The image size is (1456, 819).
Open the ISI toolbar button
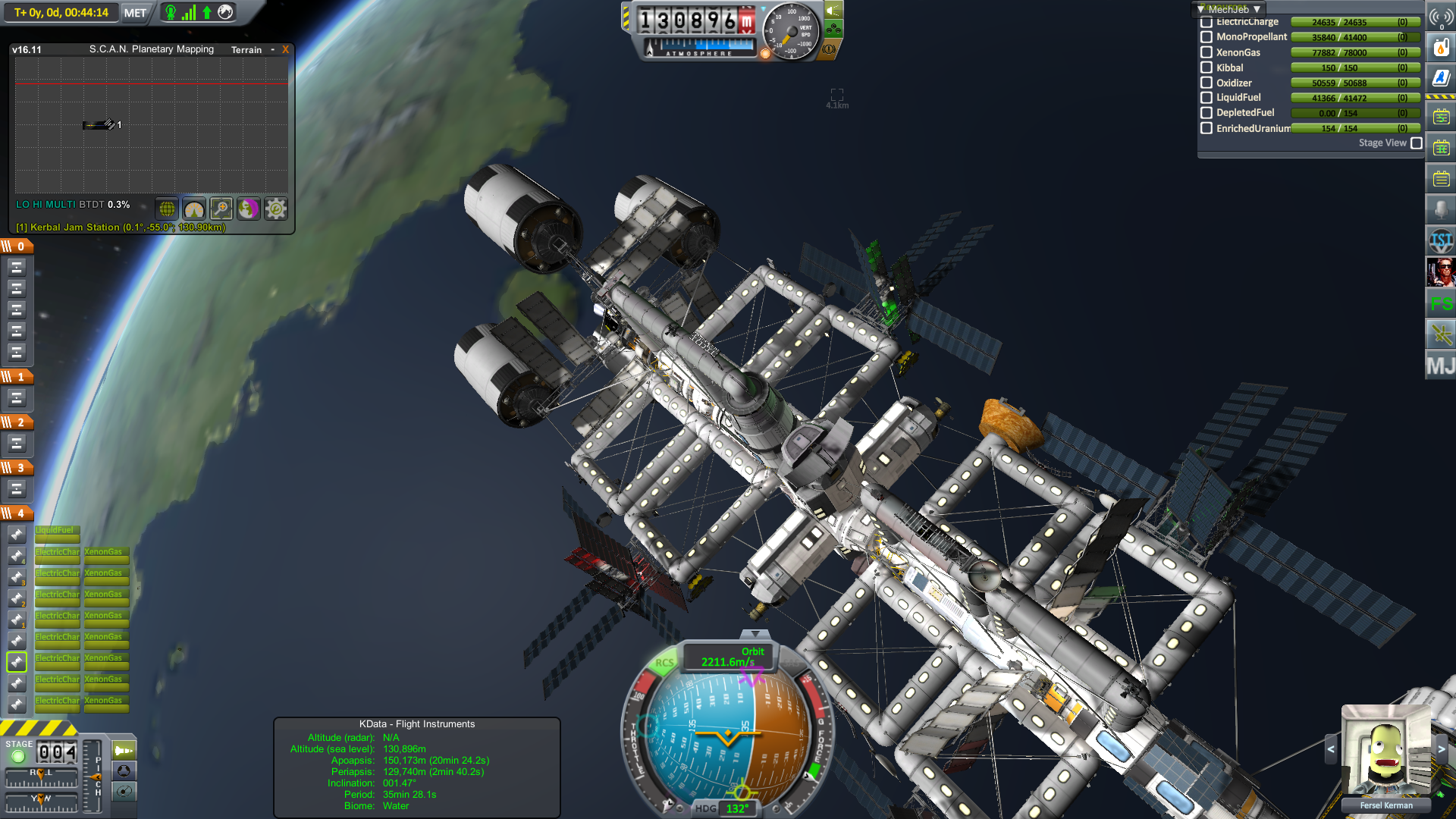(x=1440, y=241)
